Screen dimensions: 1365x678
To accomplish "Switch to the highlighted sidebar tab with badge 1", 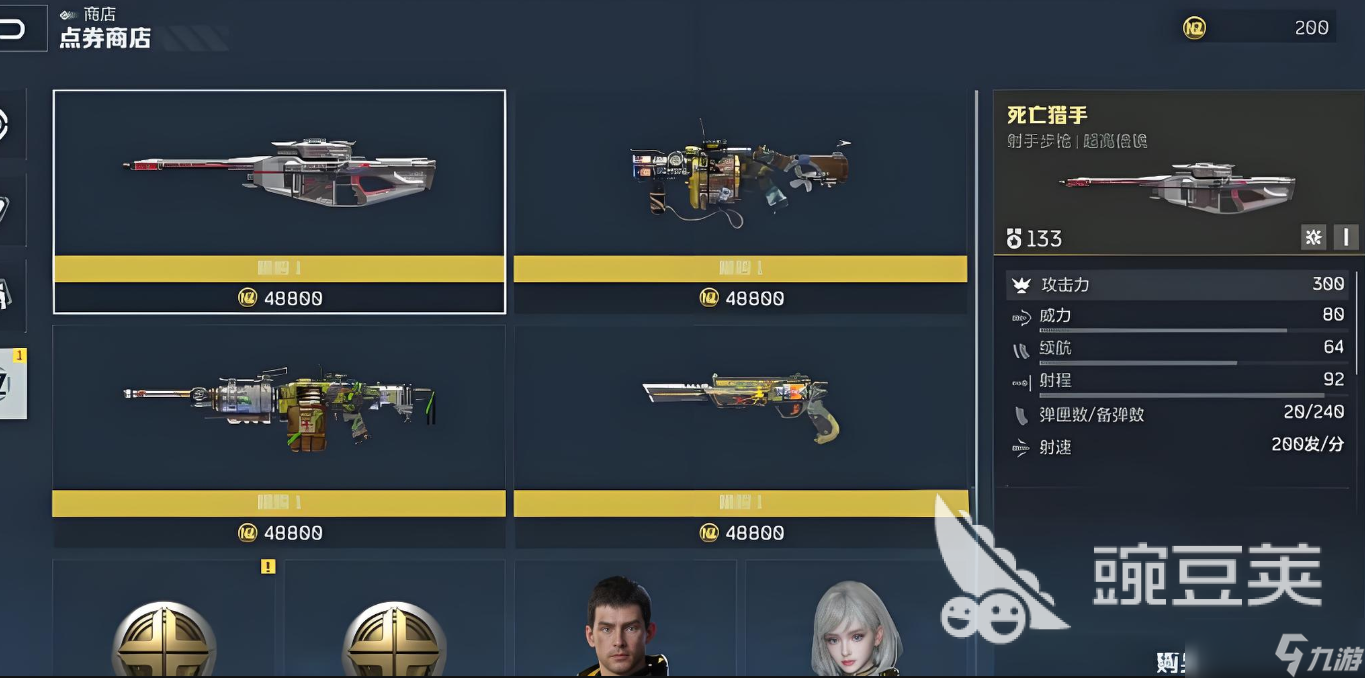I will [x=12, y=383].
